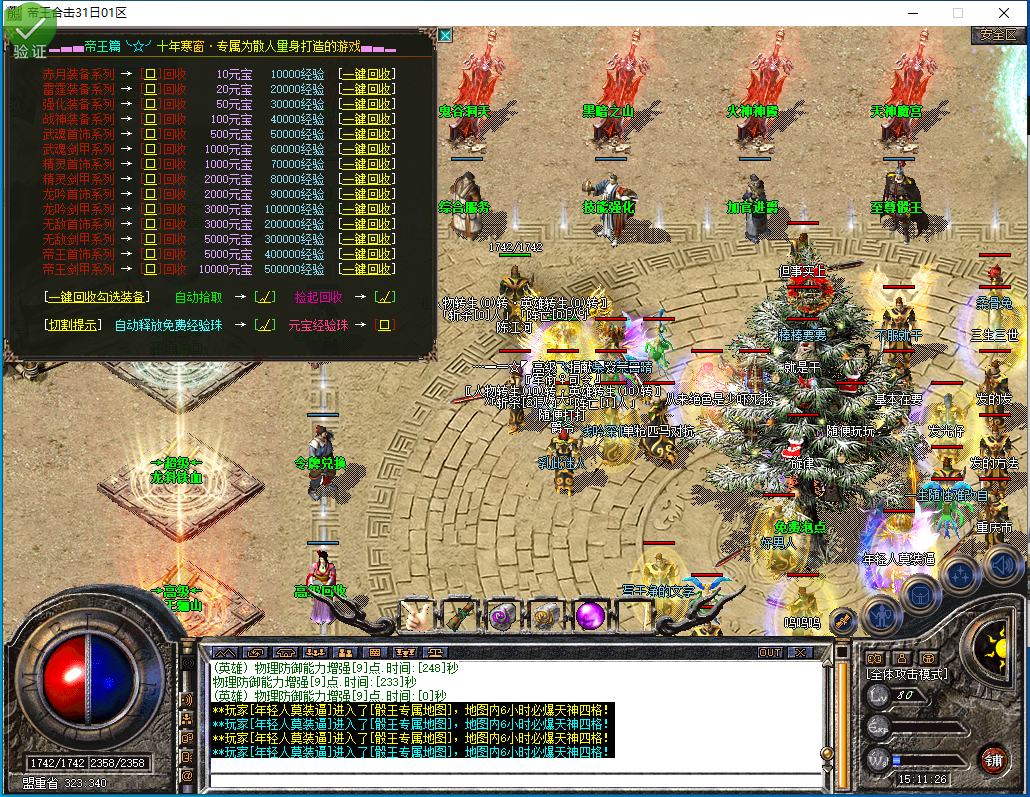This screenshot has width=1030, height=797.
Task: Click the chat input field
Action: 520,779
